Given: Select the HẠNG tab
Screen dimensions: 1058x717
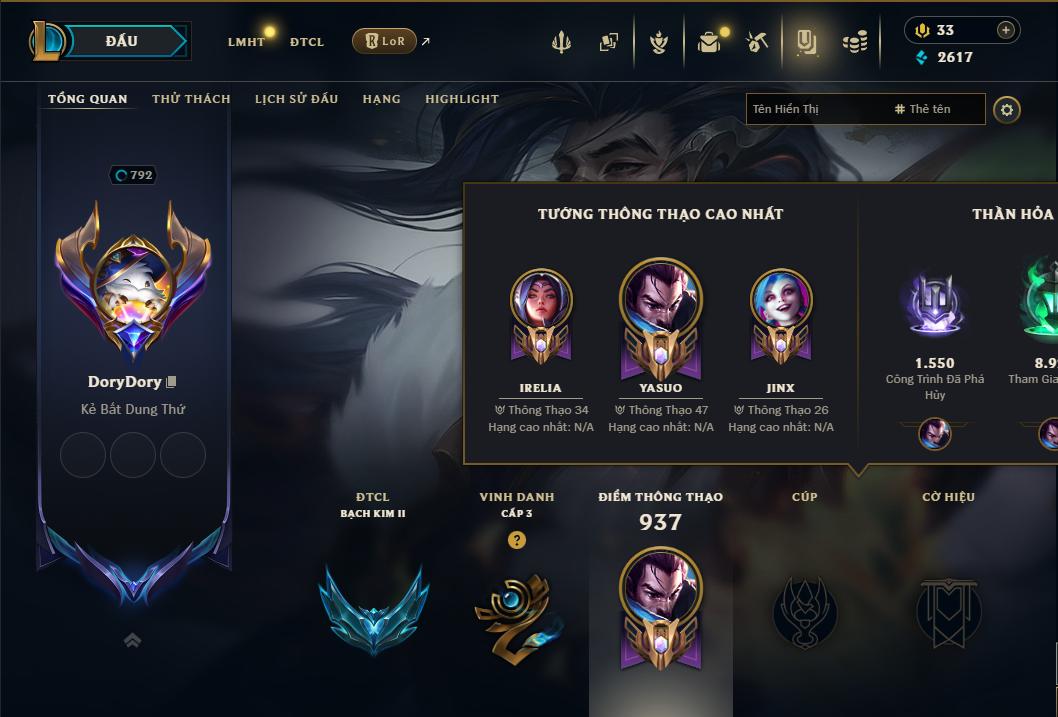Looking at the screenshot, I should click(381, 99).
